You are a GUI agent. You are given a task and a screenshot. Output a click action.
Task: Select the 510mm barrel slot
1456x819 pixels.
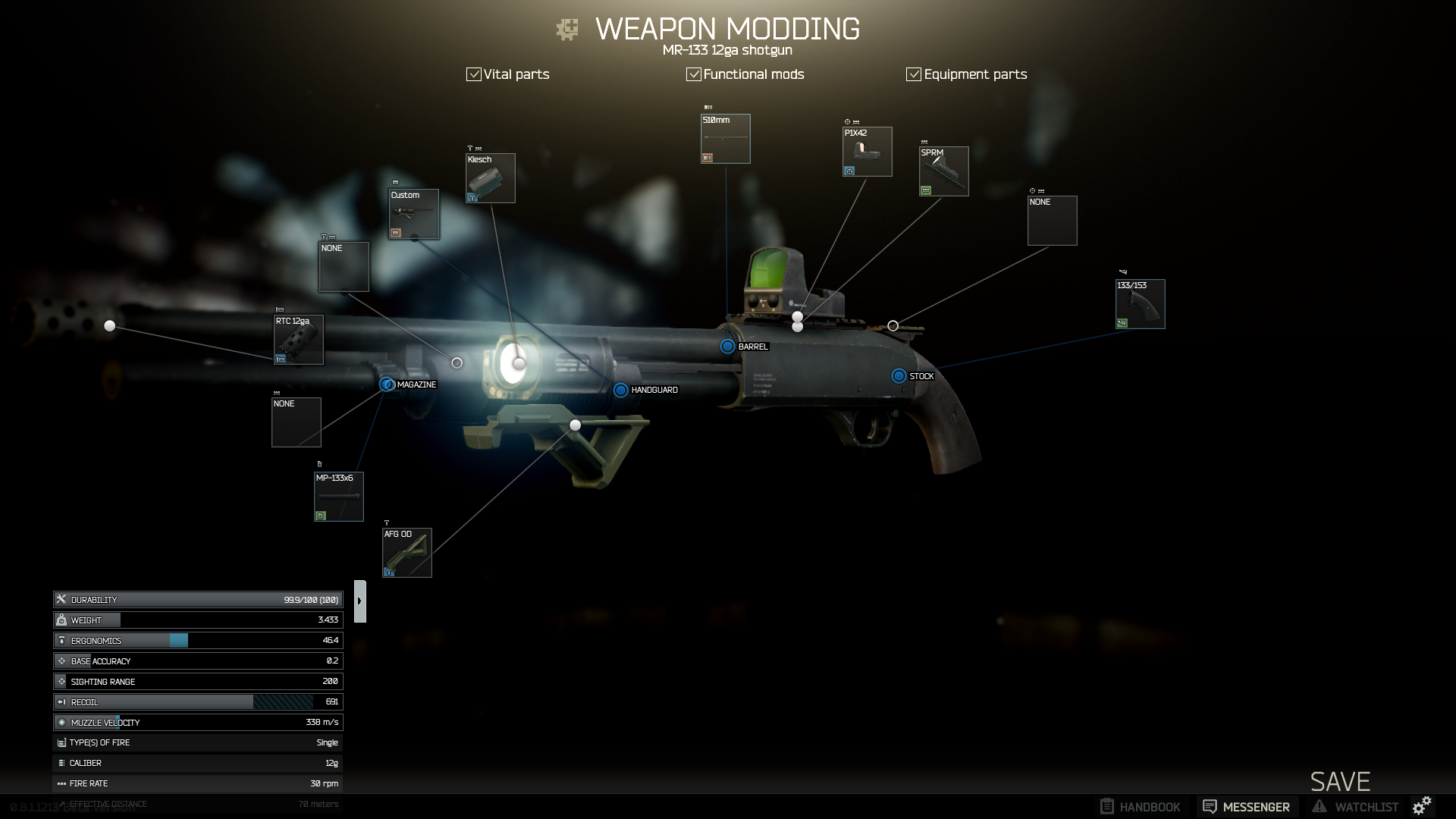click(726, 139)
